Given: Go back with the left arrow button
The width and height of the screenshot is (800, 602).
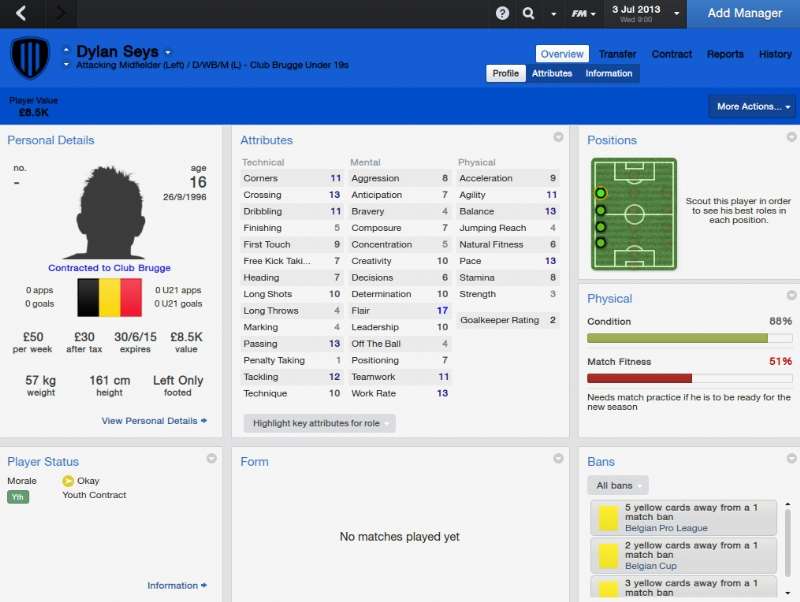Looking at the screenshot, I should tap(22, 13).
